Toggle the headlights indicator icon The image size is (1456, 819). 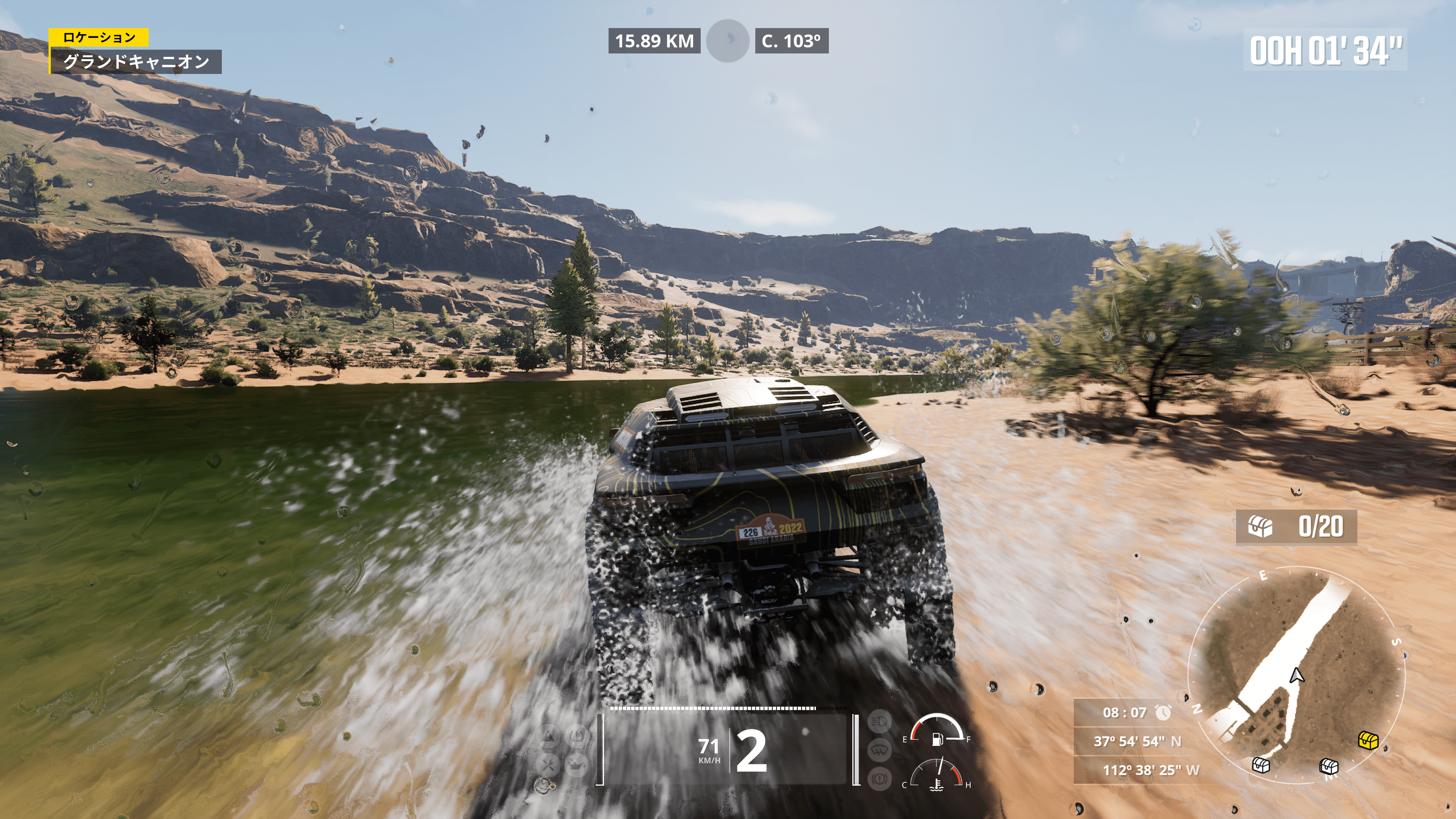point(880,722)
